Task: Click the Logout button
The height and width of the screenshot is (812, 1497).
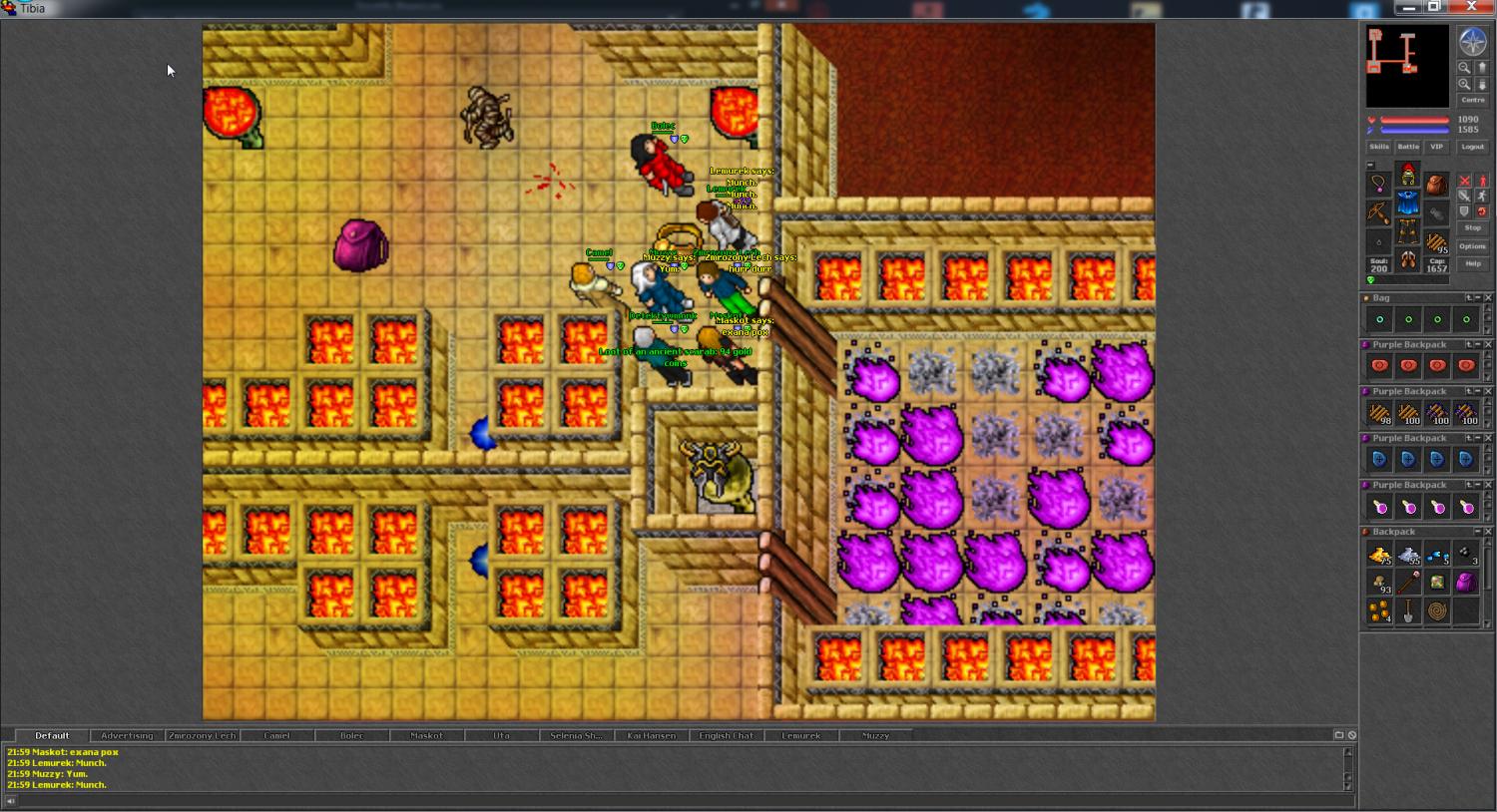Action: point(1472,147)
